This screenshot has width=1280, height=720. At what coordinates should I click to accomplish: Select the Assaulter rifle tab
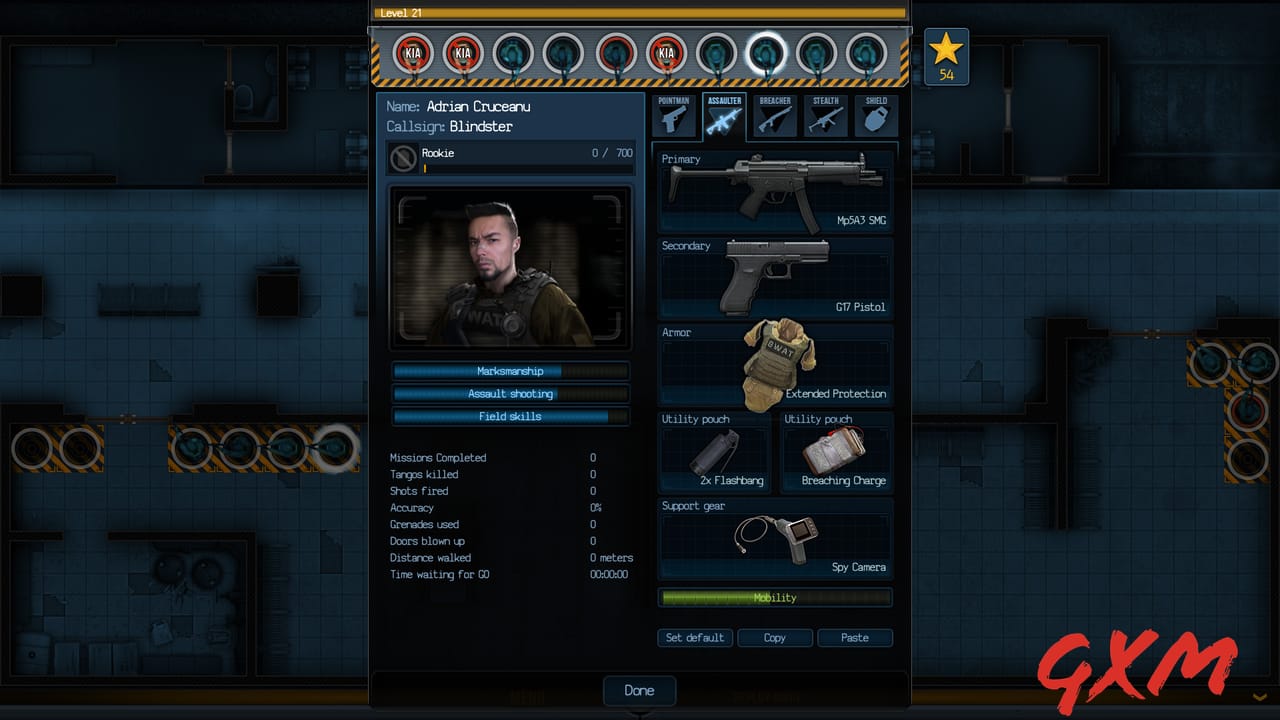click(x=724, y=117)
